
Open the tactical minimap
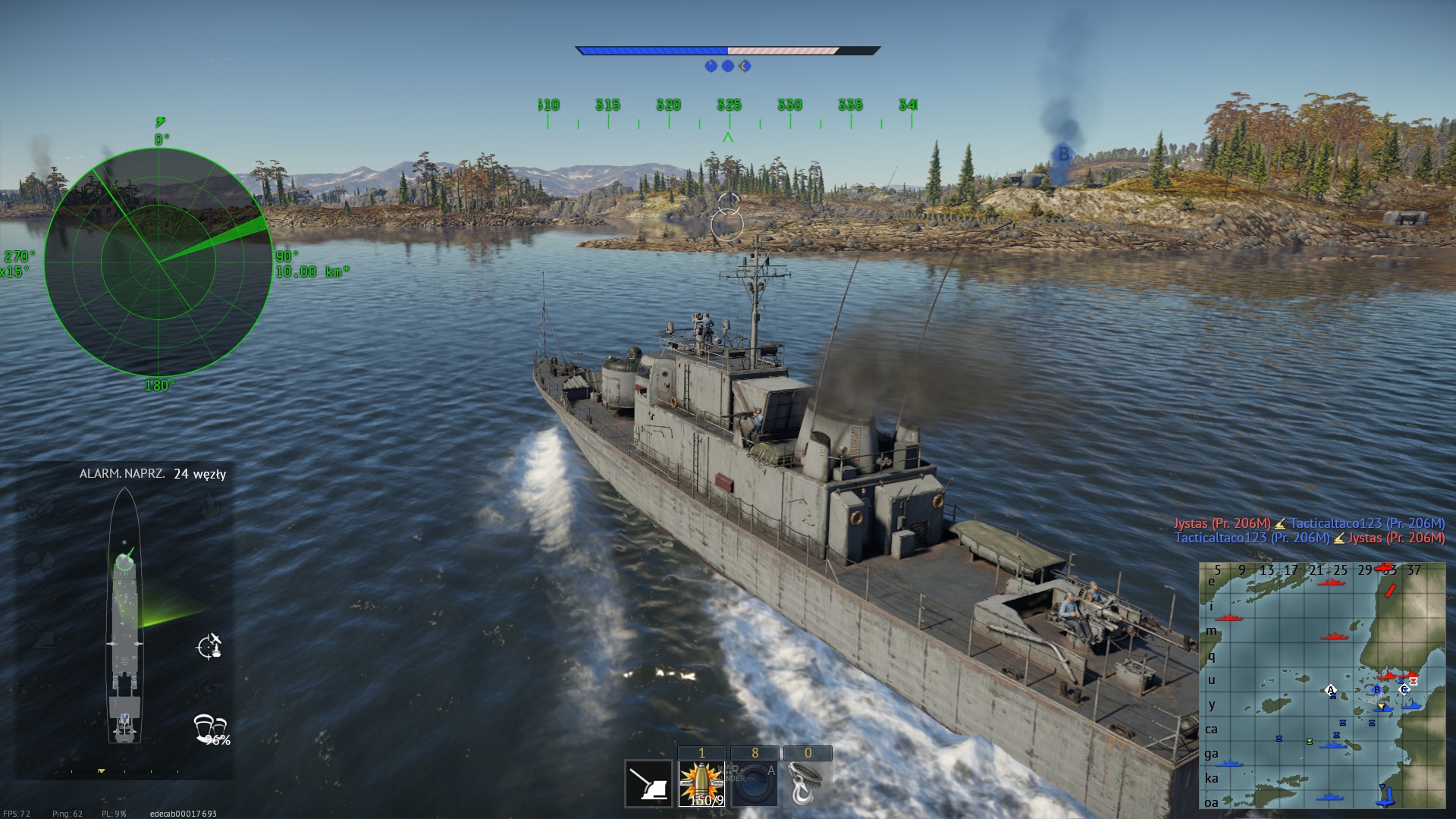click(x=1322, y=686)
